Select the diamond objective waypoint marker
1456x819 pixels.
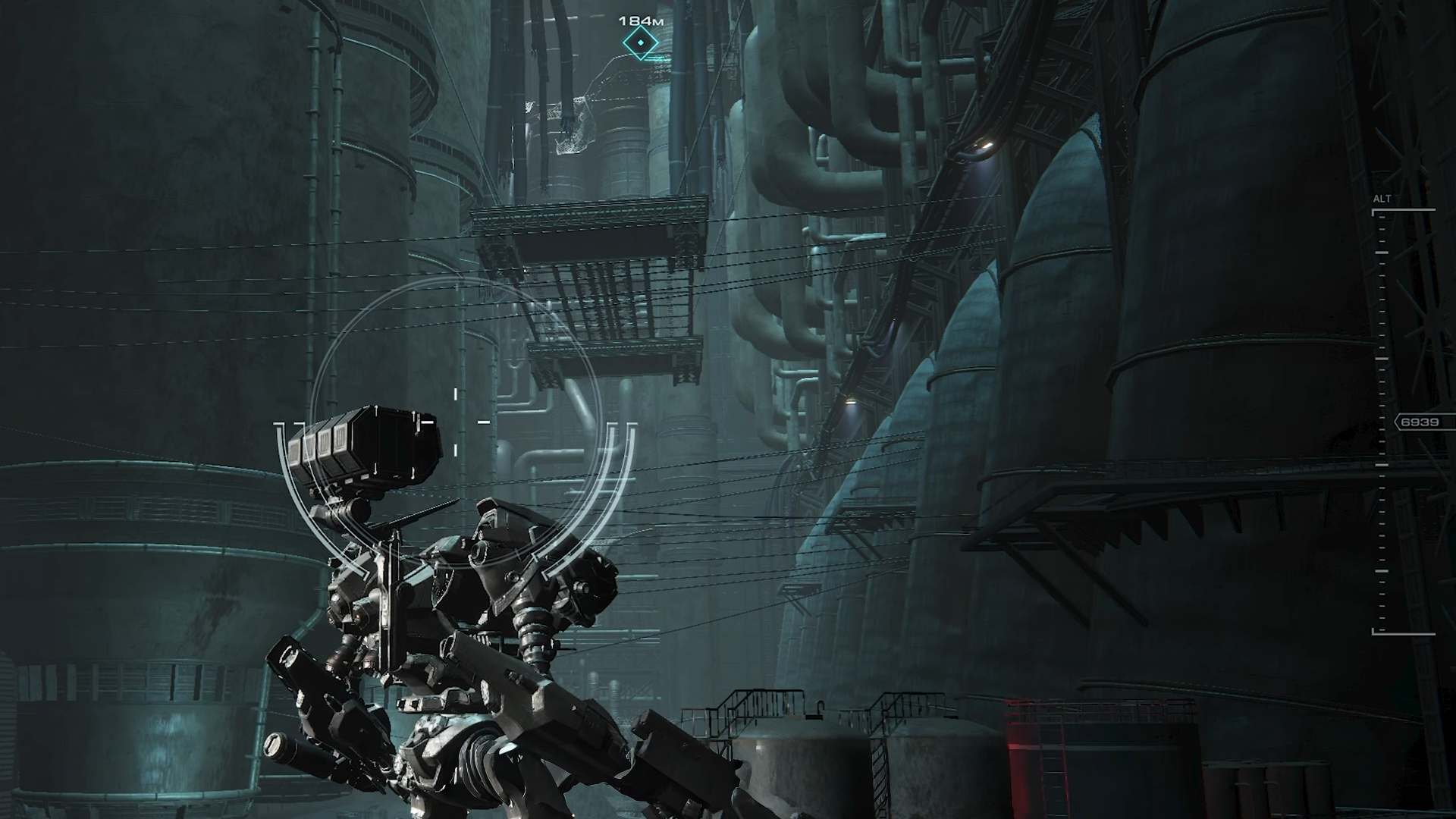point(641,44)
